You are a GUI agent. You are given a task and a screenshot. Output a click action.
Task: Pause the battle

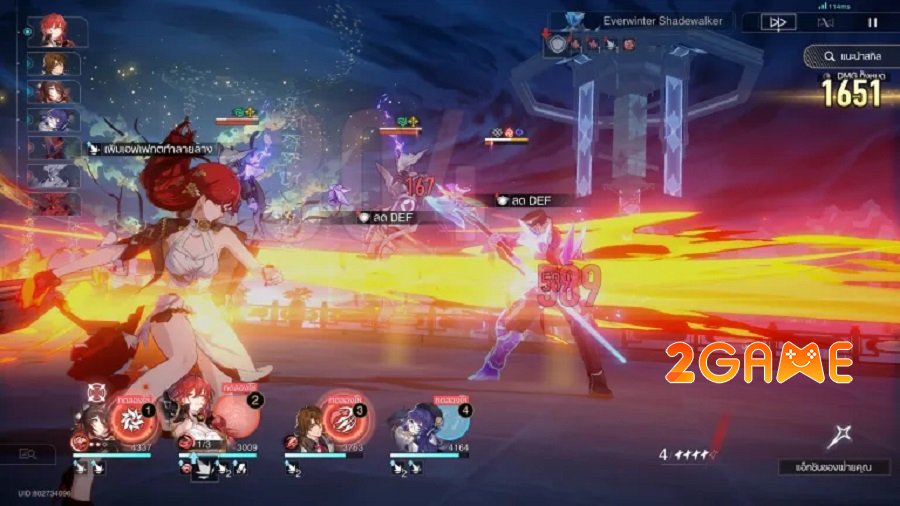point(872,22)
